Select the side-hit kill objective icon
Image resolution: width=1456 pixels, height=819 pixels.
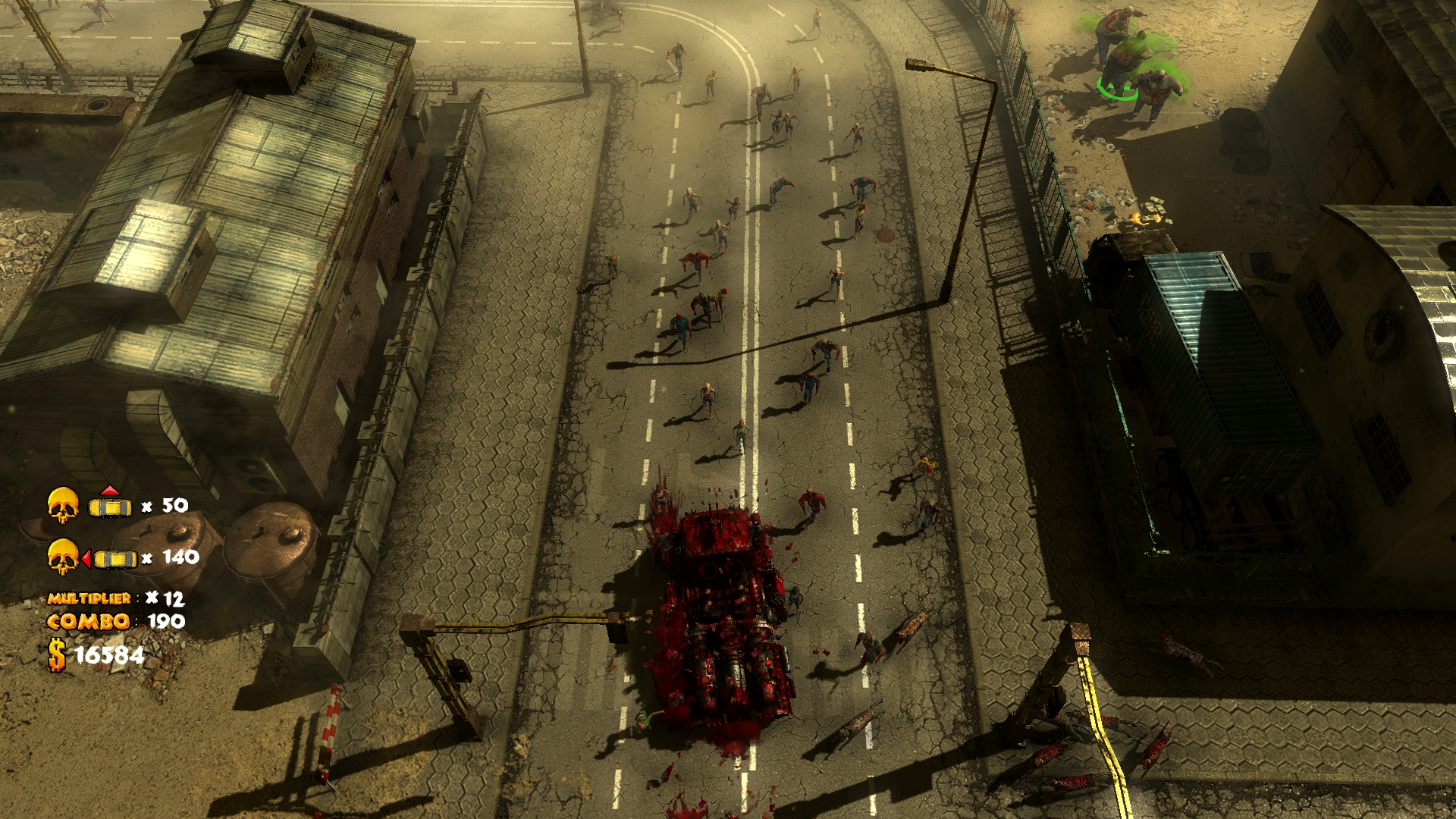110,558
